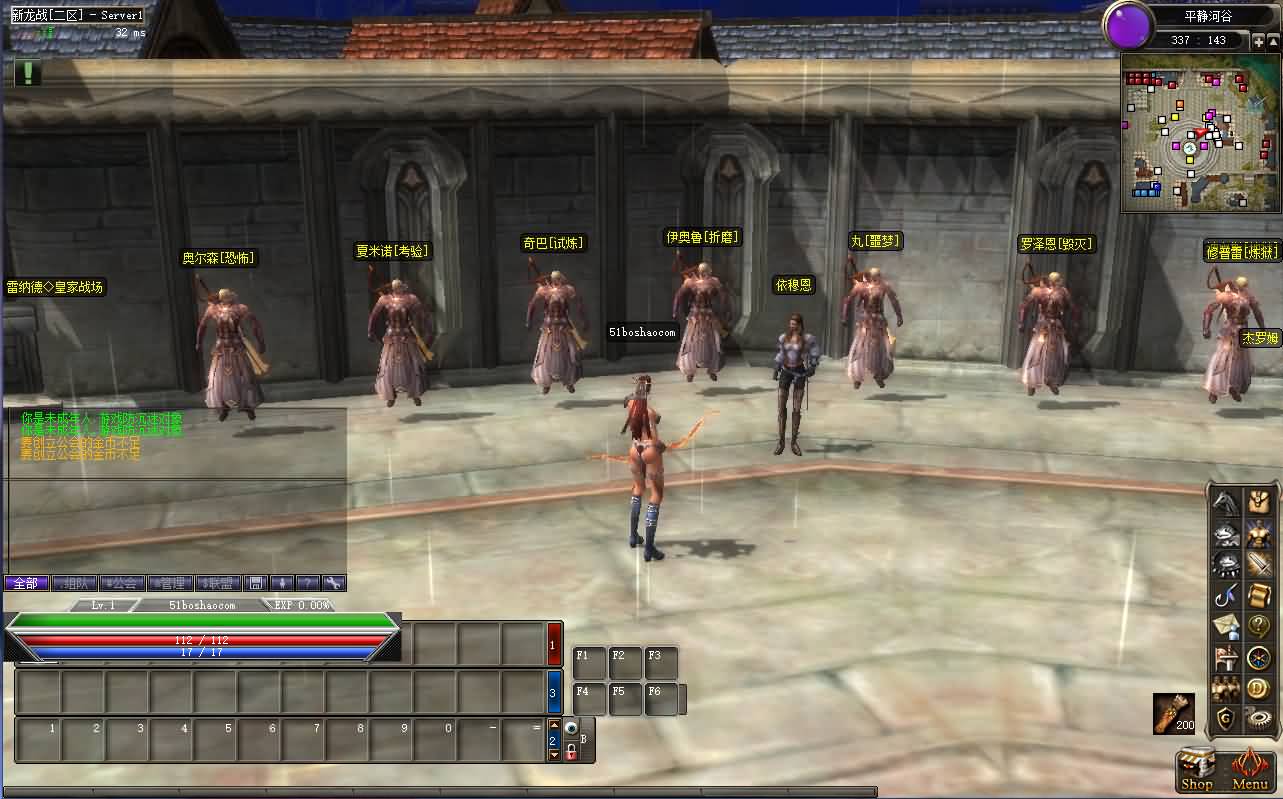Switch to the 公会 chat tab
The width and height of the screenshot is (1283, 799).
(122, 583)
